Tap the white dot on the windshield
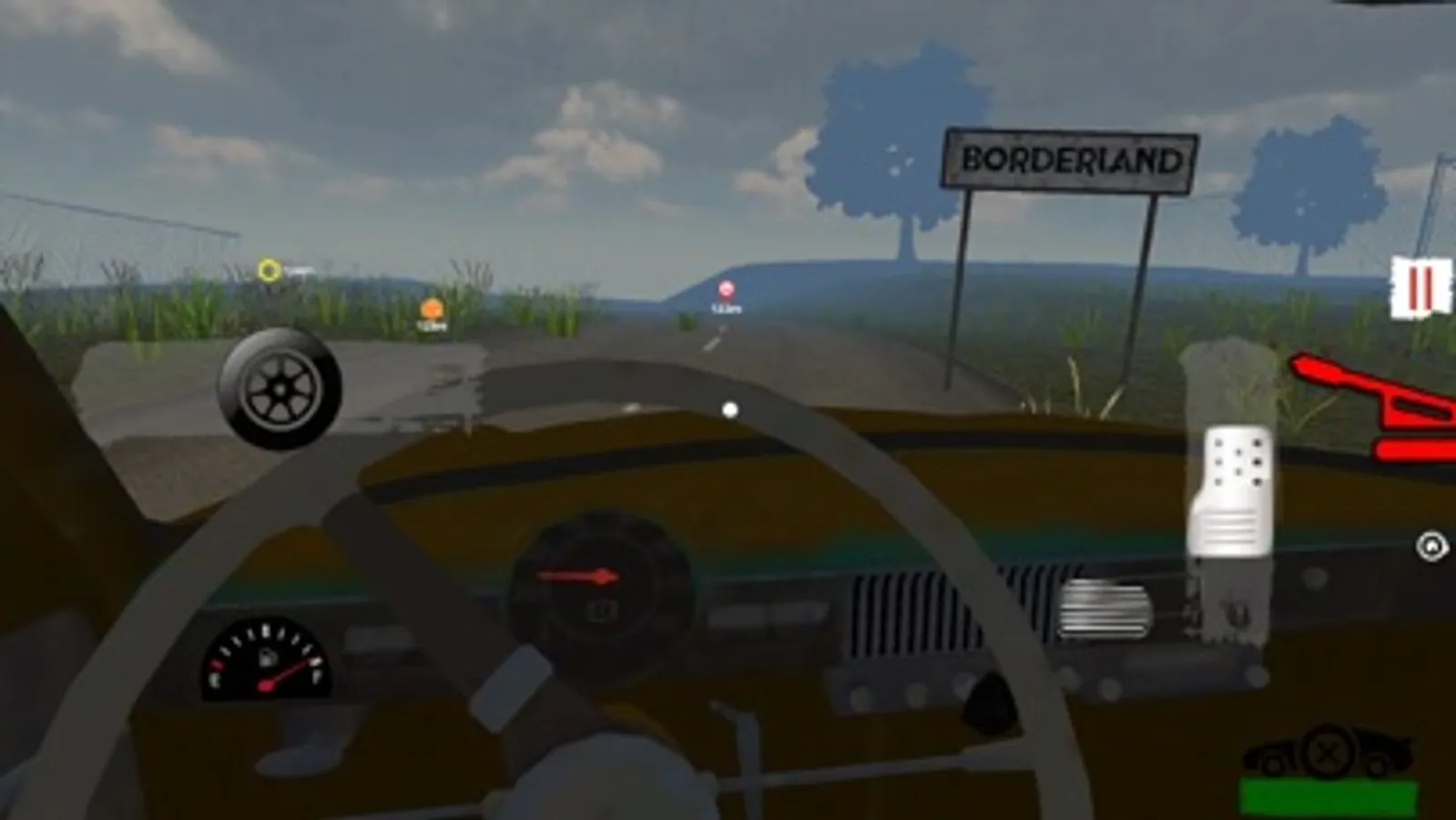 728,408
